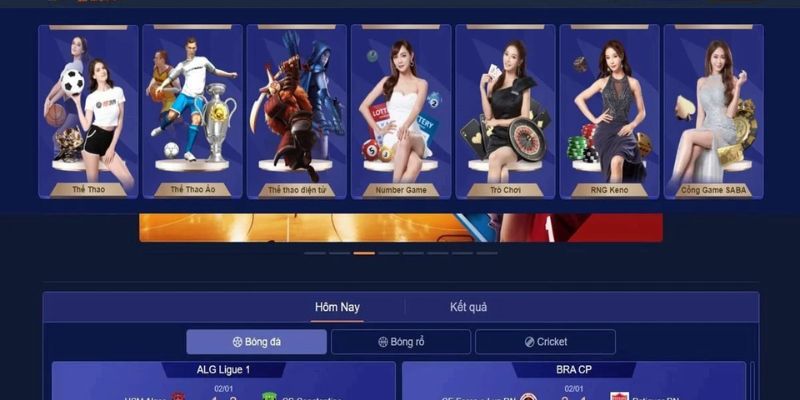Screen dimensions: 800x400
Task: Select the Bóng rổ basketball filter
Action: click(401, 342)
